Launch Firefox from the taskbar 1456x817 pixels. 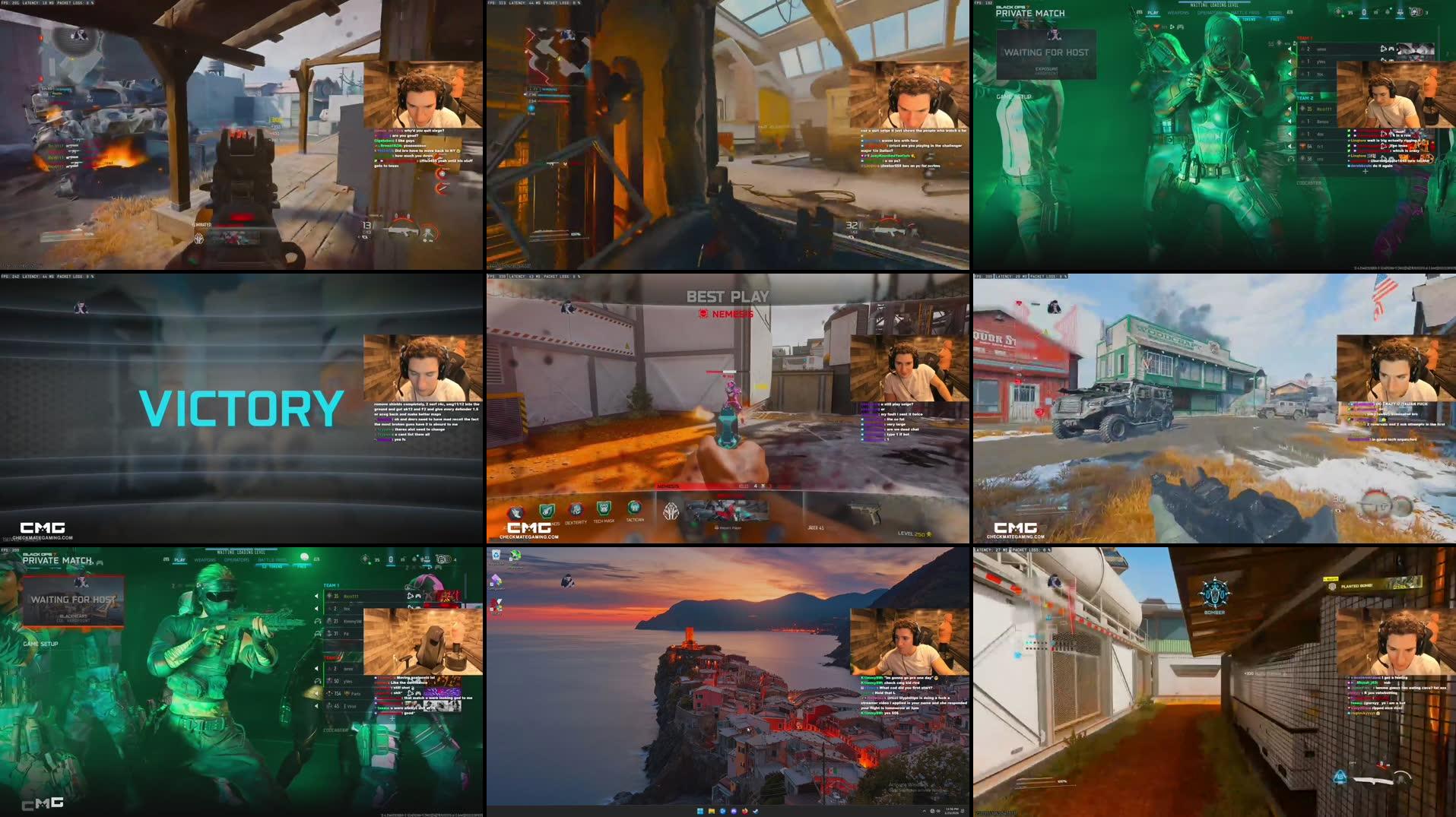tap(745, 812)
